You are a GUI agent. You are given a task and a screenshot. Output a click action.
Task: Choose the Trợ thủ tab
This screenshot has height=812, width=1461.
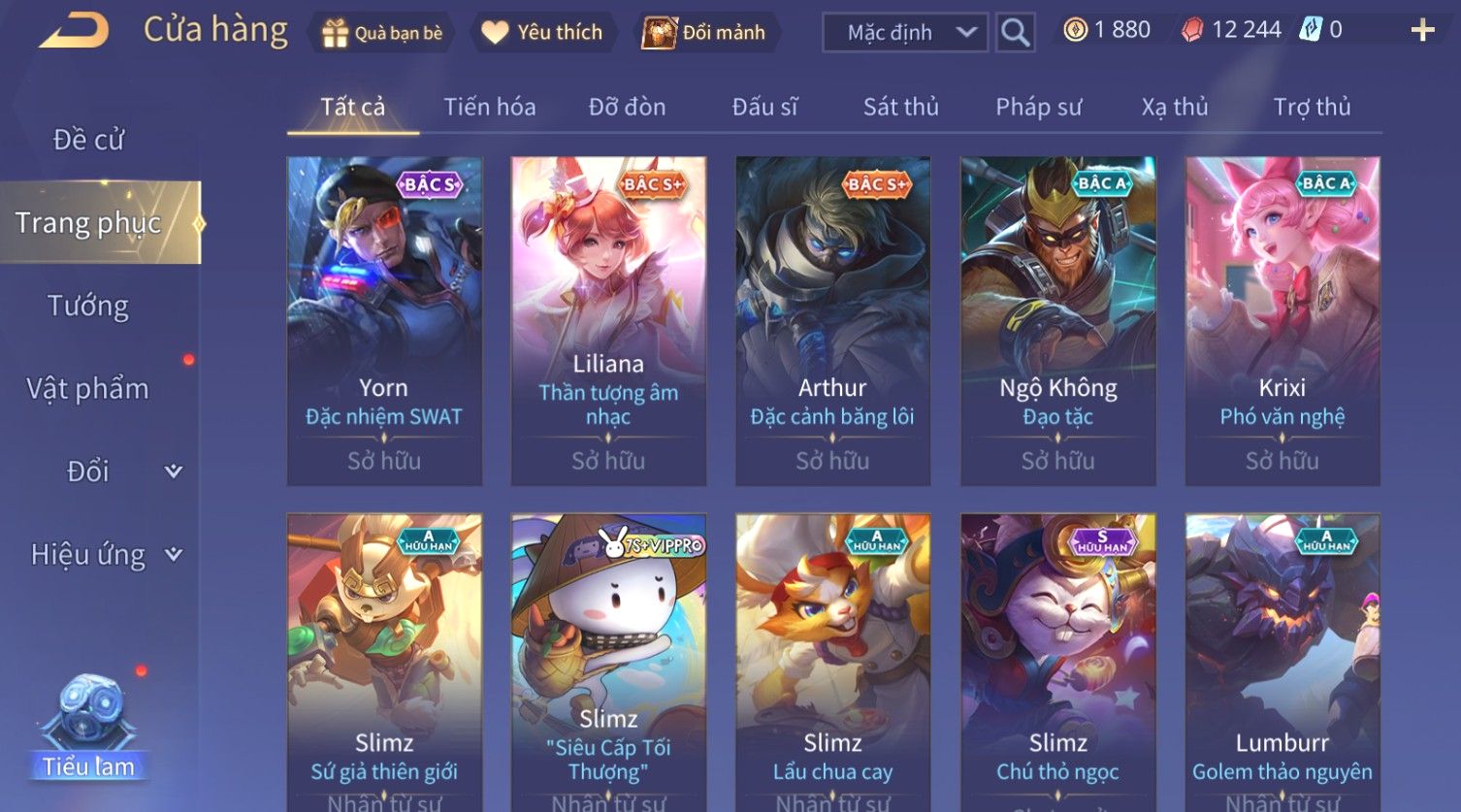pyautogui.click(x=1312, y=107)
